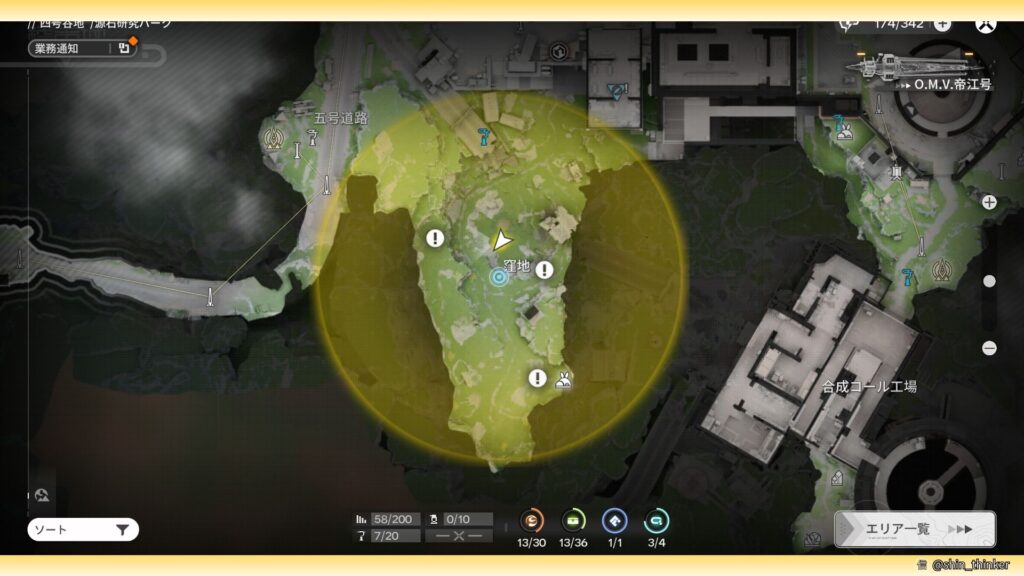The image size is (1024, 576).
Task: Select the exclamation marker beside the rabbit icon
Action: 538,377
